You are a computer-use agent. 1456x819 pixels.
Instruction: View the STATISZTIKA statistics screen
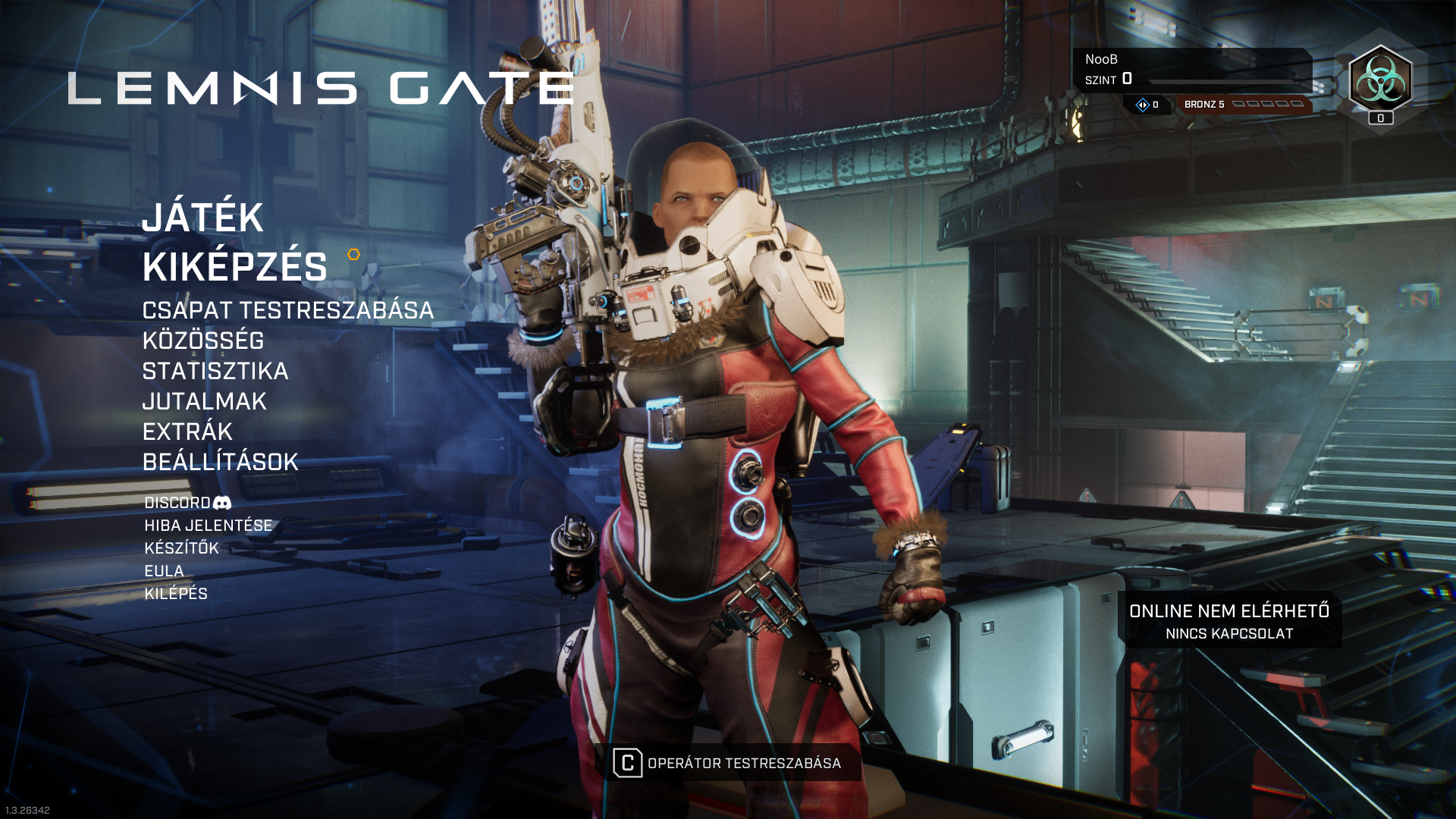click(x=215, y=372)
